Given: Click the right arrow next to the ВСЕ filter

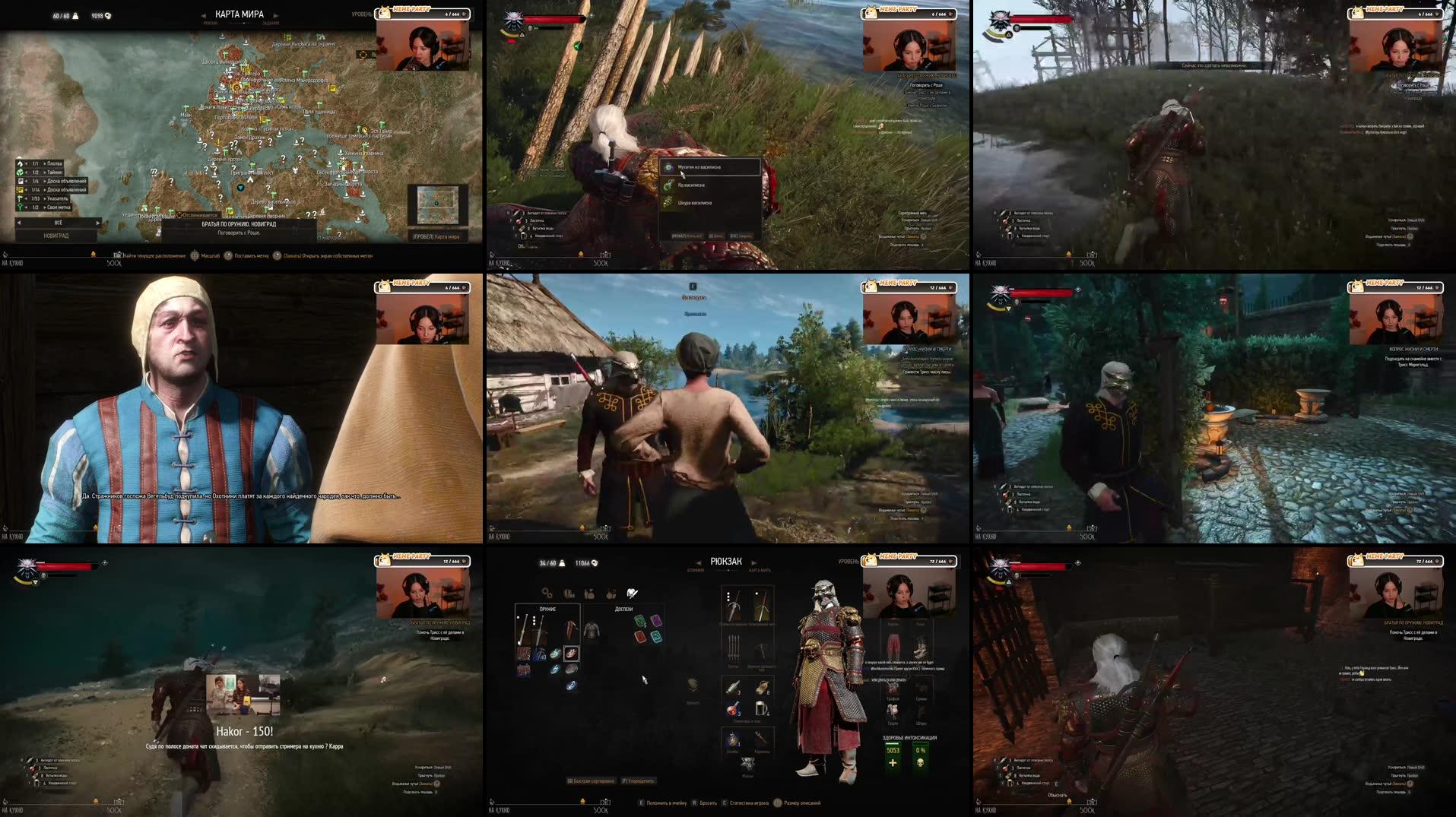Looking at the screenshot, I should pyautogui.click(x=97, y=223).
